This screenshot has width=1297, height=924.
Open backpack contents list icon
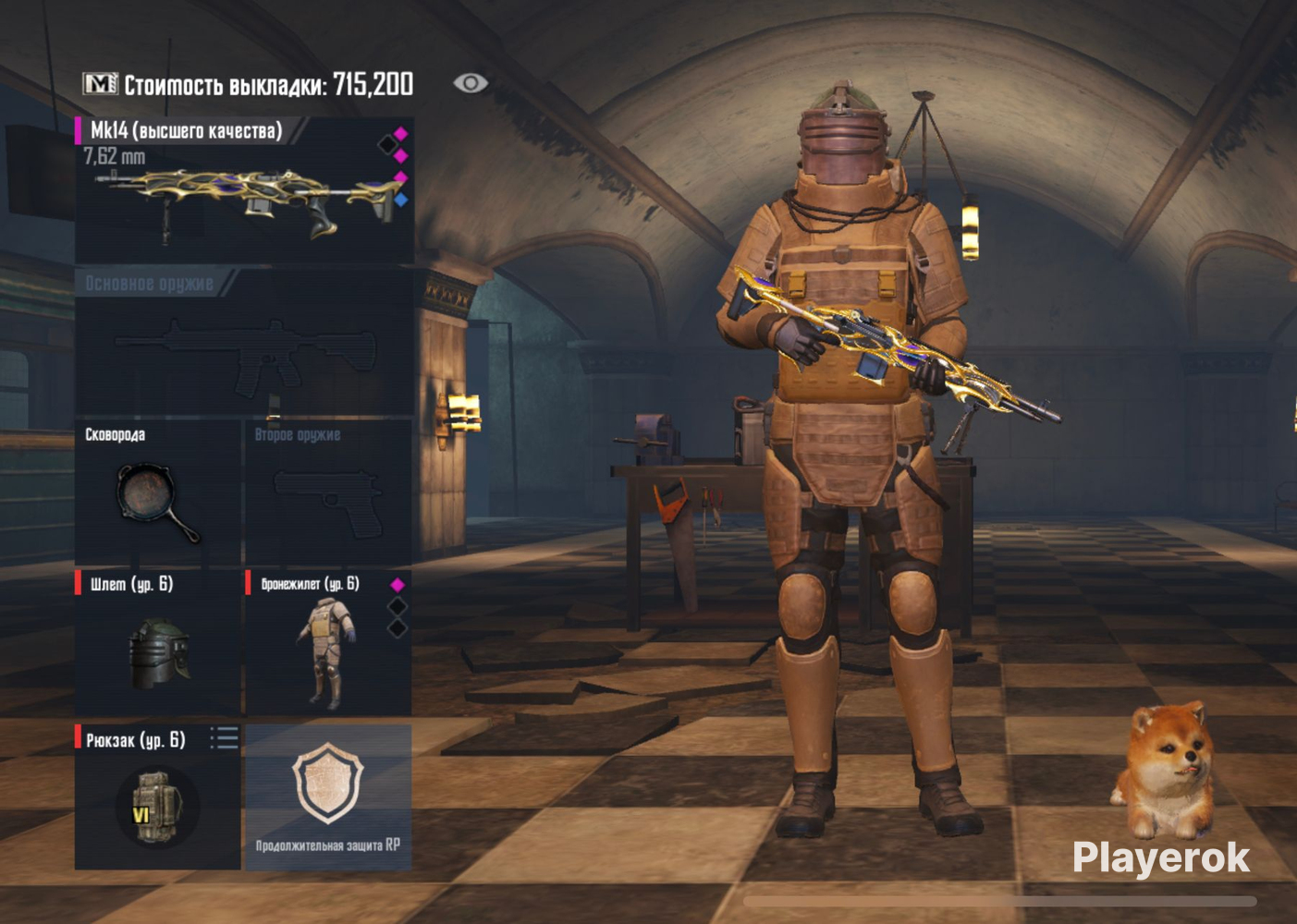224,737
